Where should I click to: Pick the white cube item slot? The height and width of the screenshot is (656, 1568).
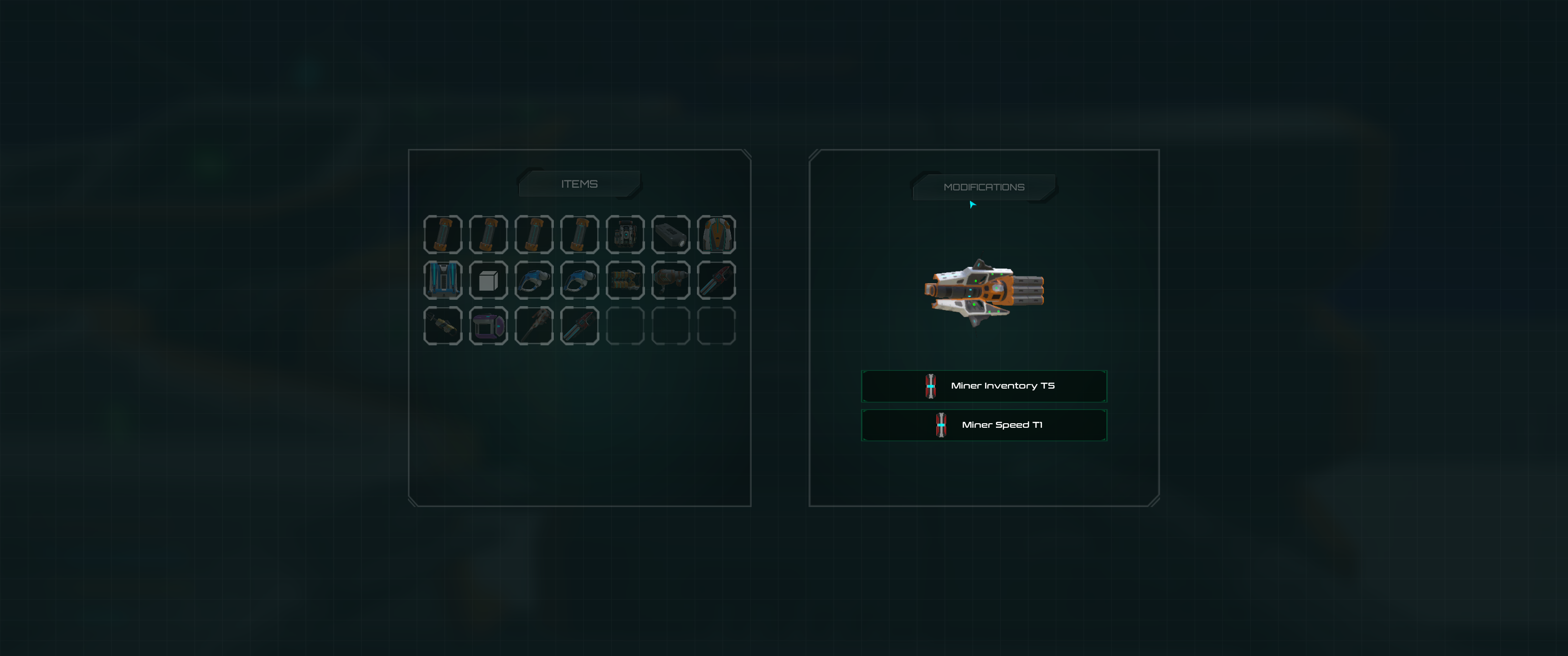pos(488,281)
